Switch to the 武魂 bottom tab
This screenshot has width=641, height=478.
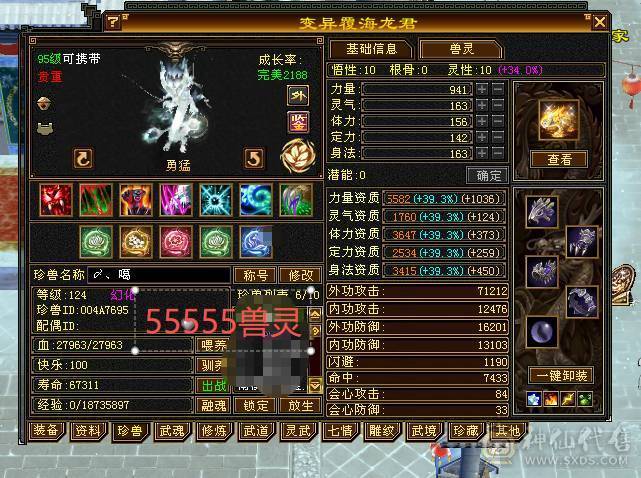171,431
